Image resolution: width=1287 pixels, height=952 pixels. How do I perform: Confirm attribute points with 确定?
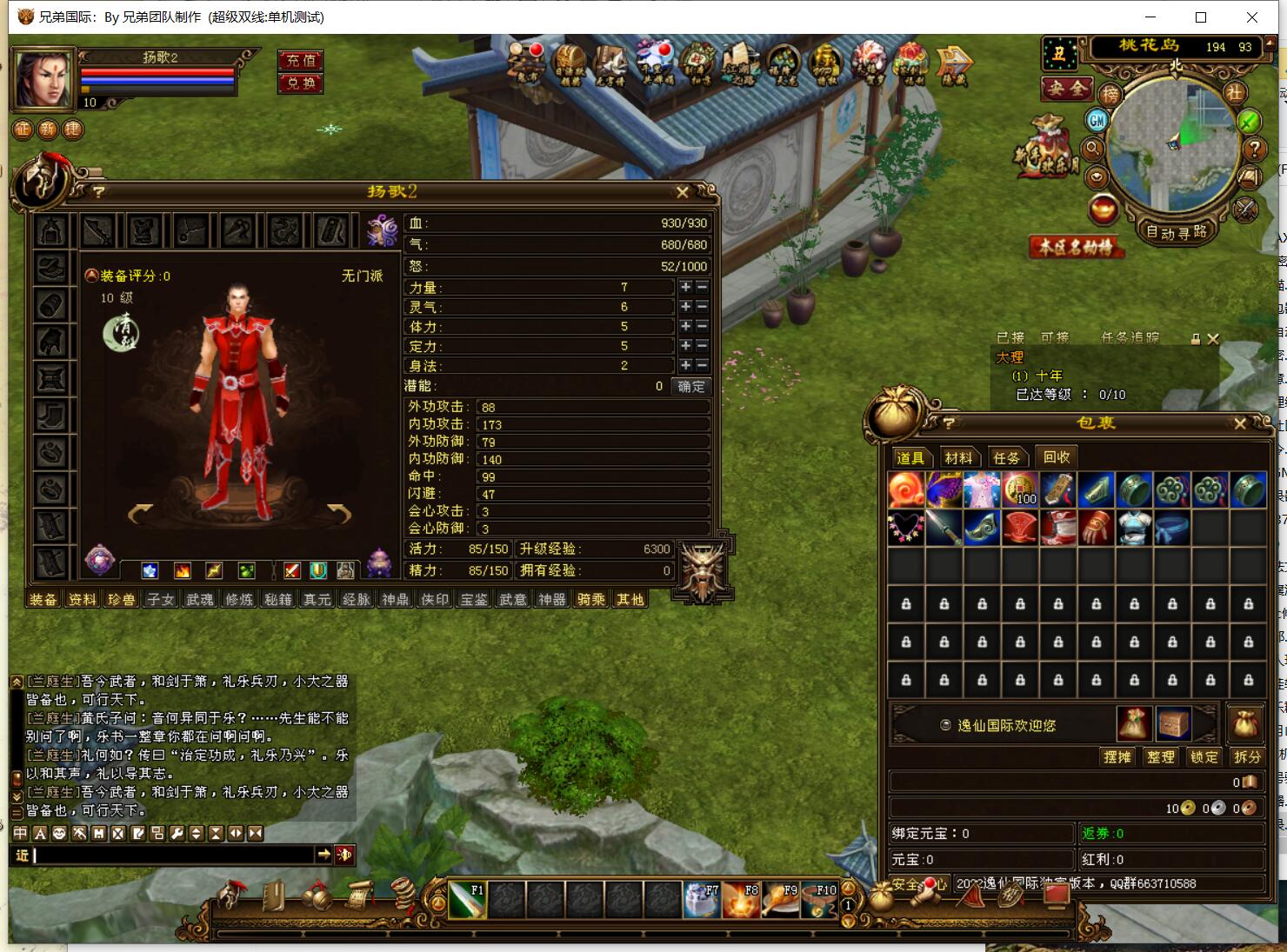(691, 386)
